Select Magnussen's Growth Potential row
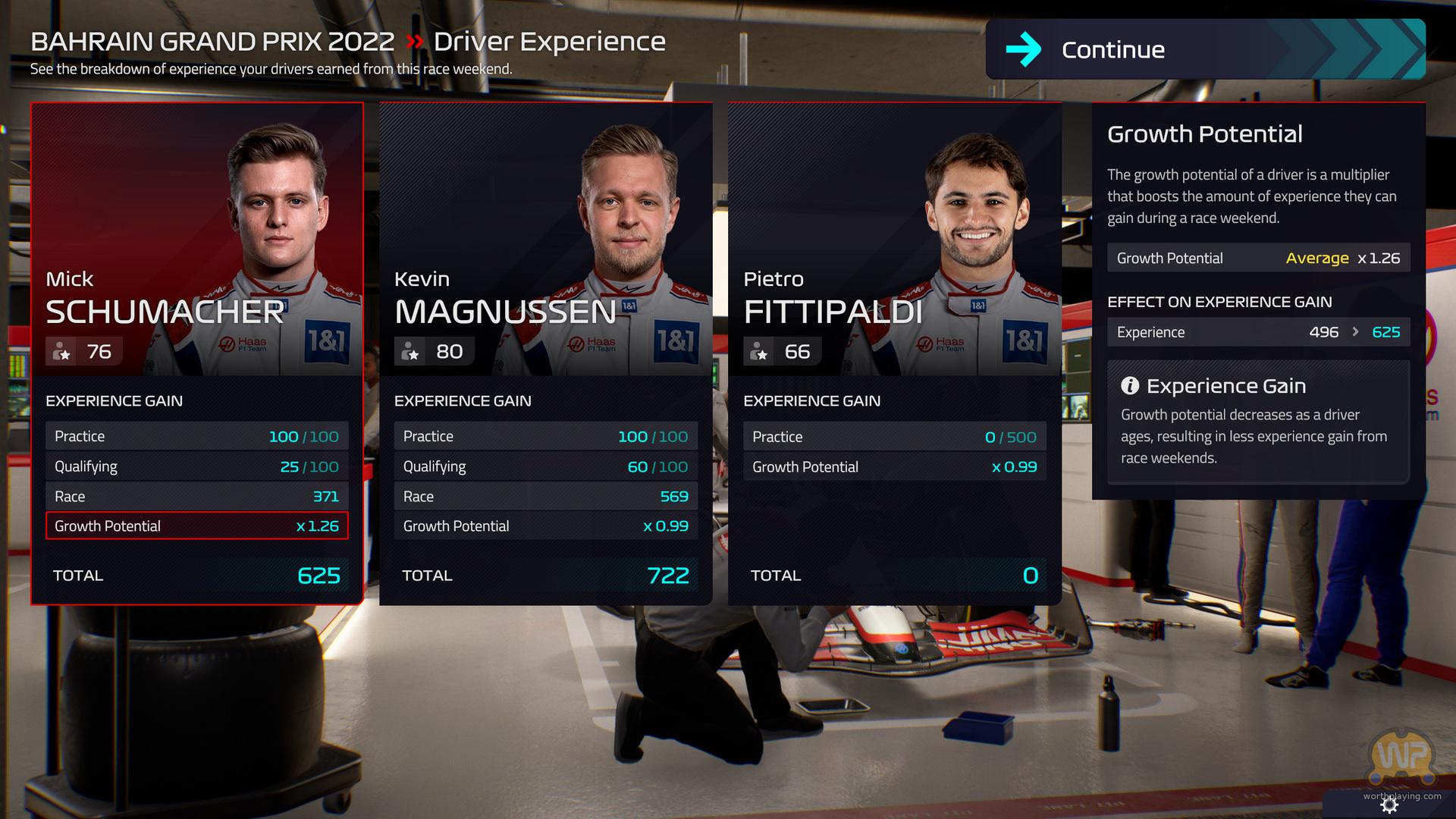The height and width of the screenshot is (819, 1456). click(545, 526)
